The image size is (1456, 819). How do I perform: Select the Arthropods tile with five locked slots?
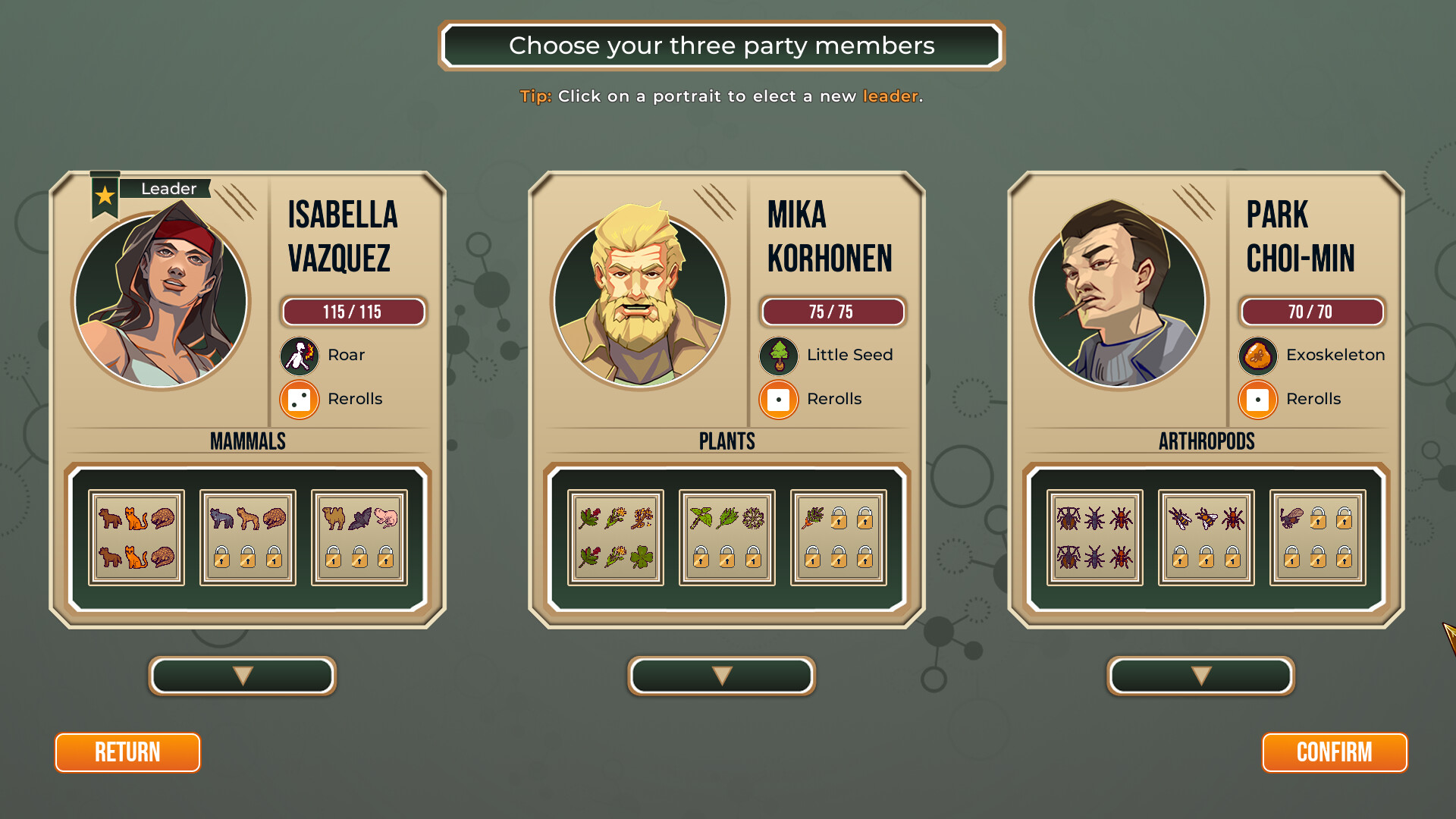click(1318, 538)
